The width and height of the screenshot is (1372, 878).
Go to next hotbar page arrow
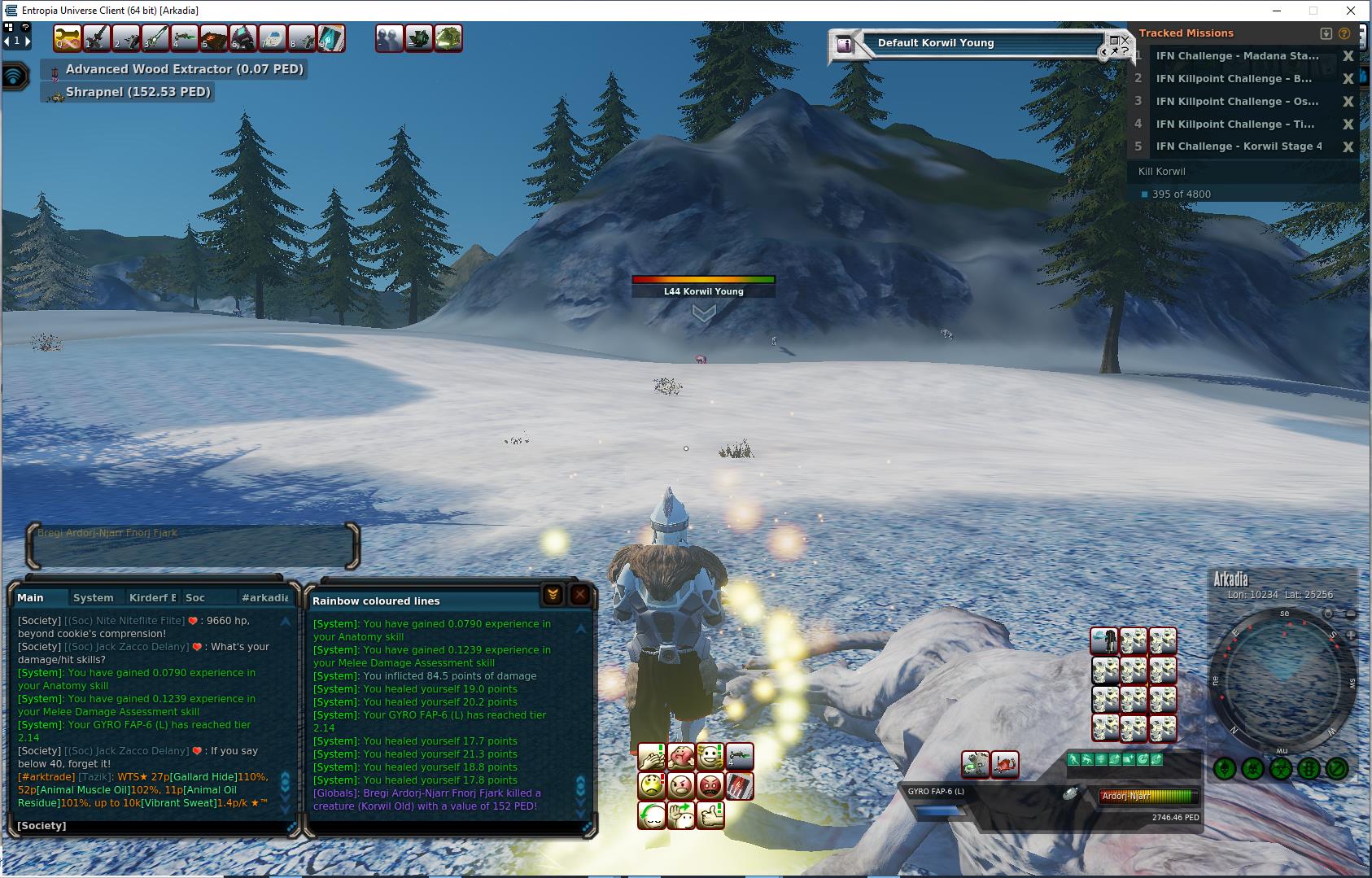click(x=27, y=41)
